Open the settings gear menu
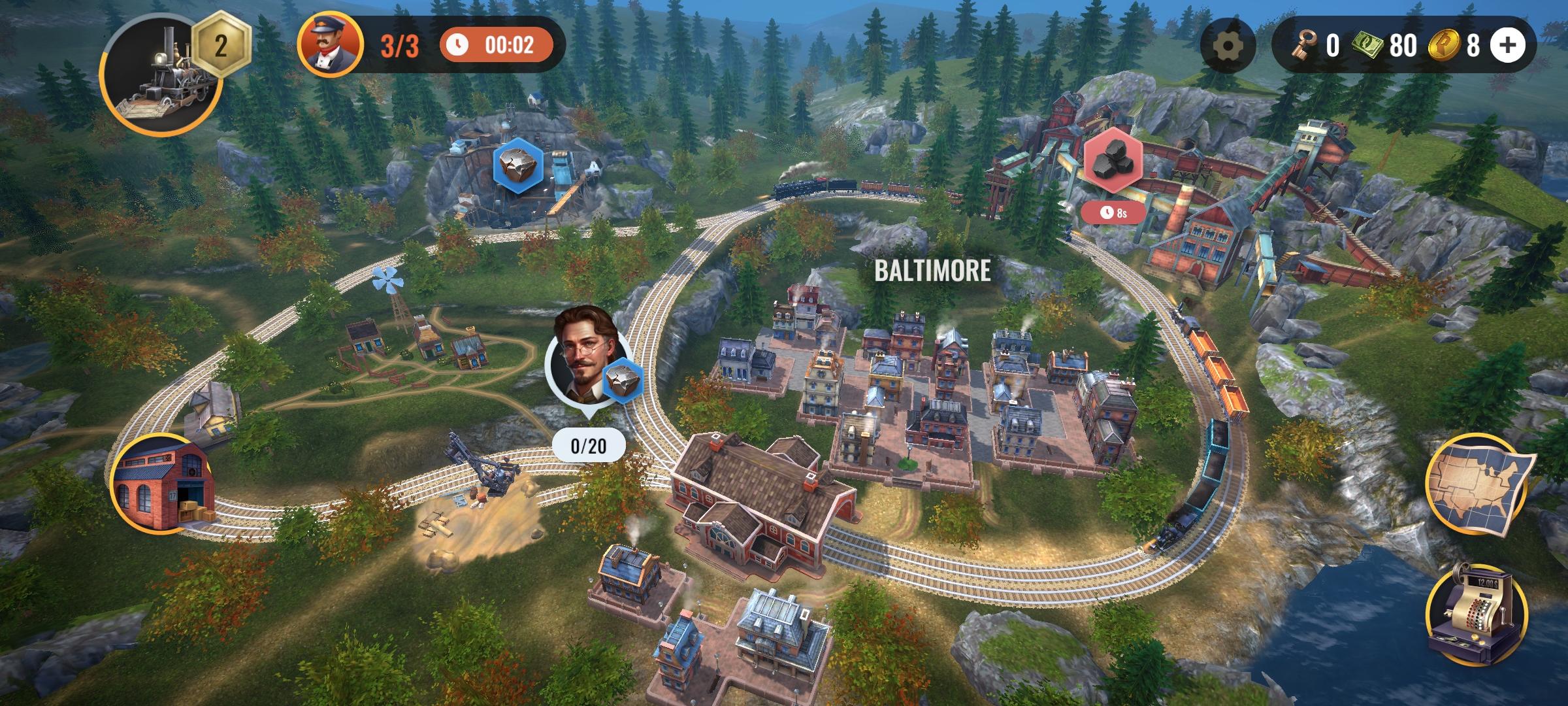The height and width of the screenshot is (706, 1568). [1228, 45]
